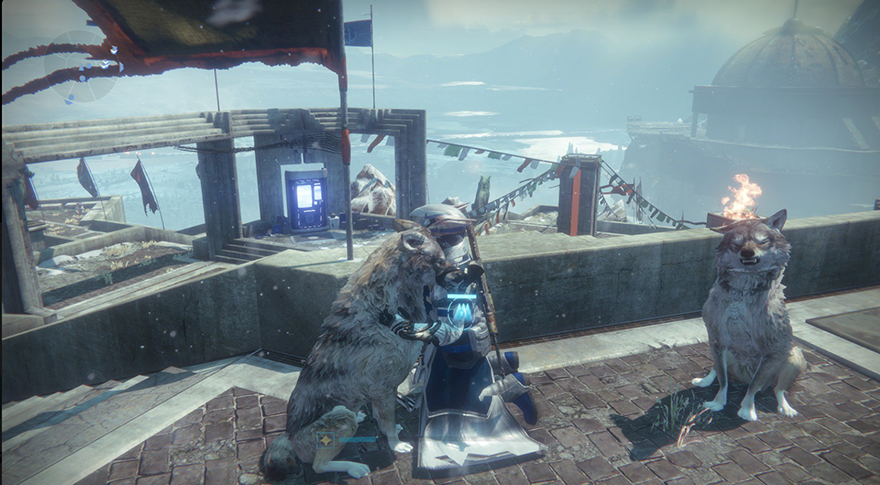Select the gold diamond star icon
The height and width of the screenshot is (485, 880).
[325, 439]
